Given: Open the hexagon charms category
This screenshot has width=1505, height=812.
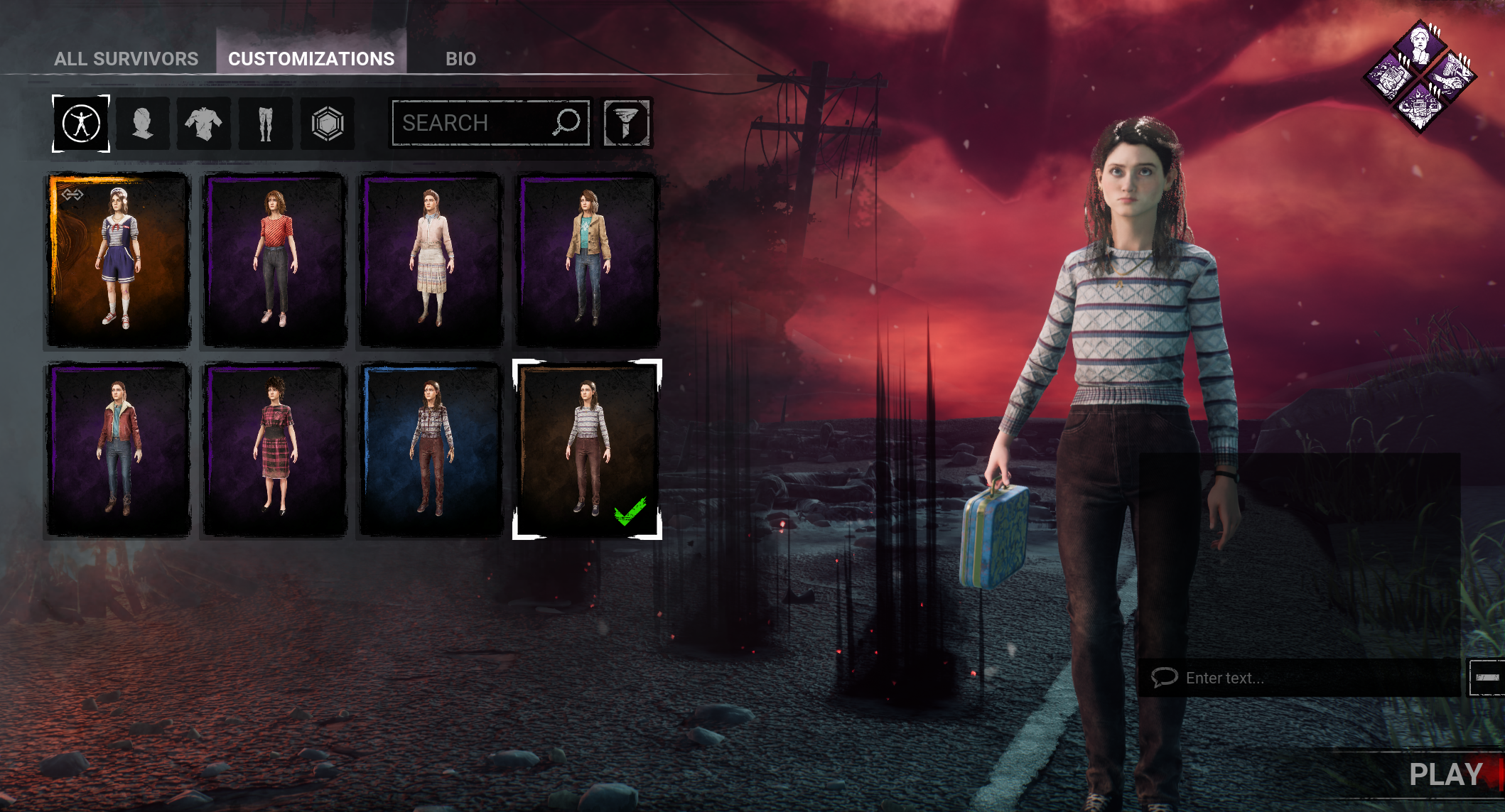Looking at the screenshot, I should [328, 124].
